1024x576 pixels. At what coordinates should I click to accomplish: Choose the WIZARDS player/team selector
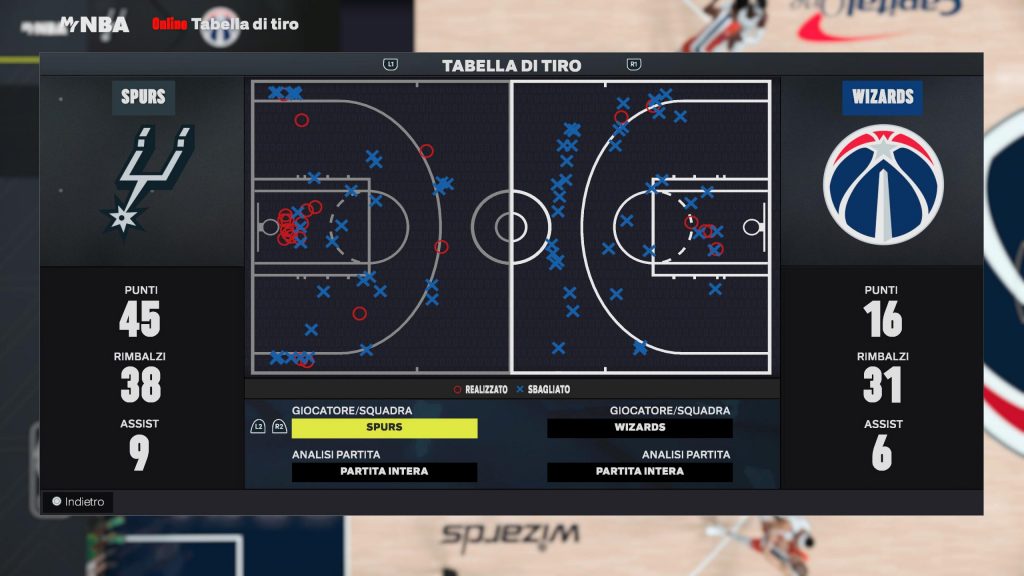640,428
